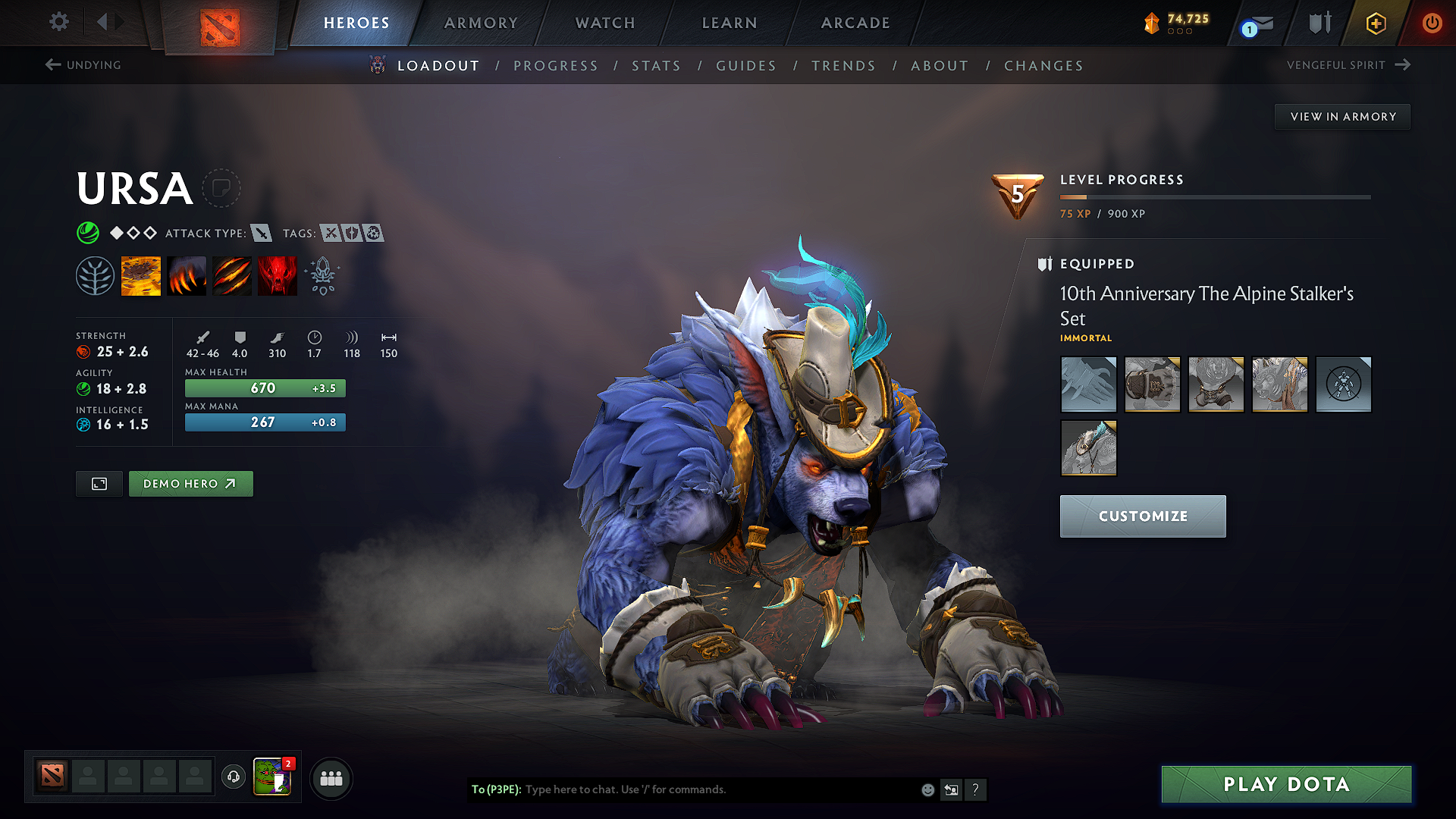Click View in Armory button
The width and height of the screenshot is (1456, 819).
(x=1342, y=117)
